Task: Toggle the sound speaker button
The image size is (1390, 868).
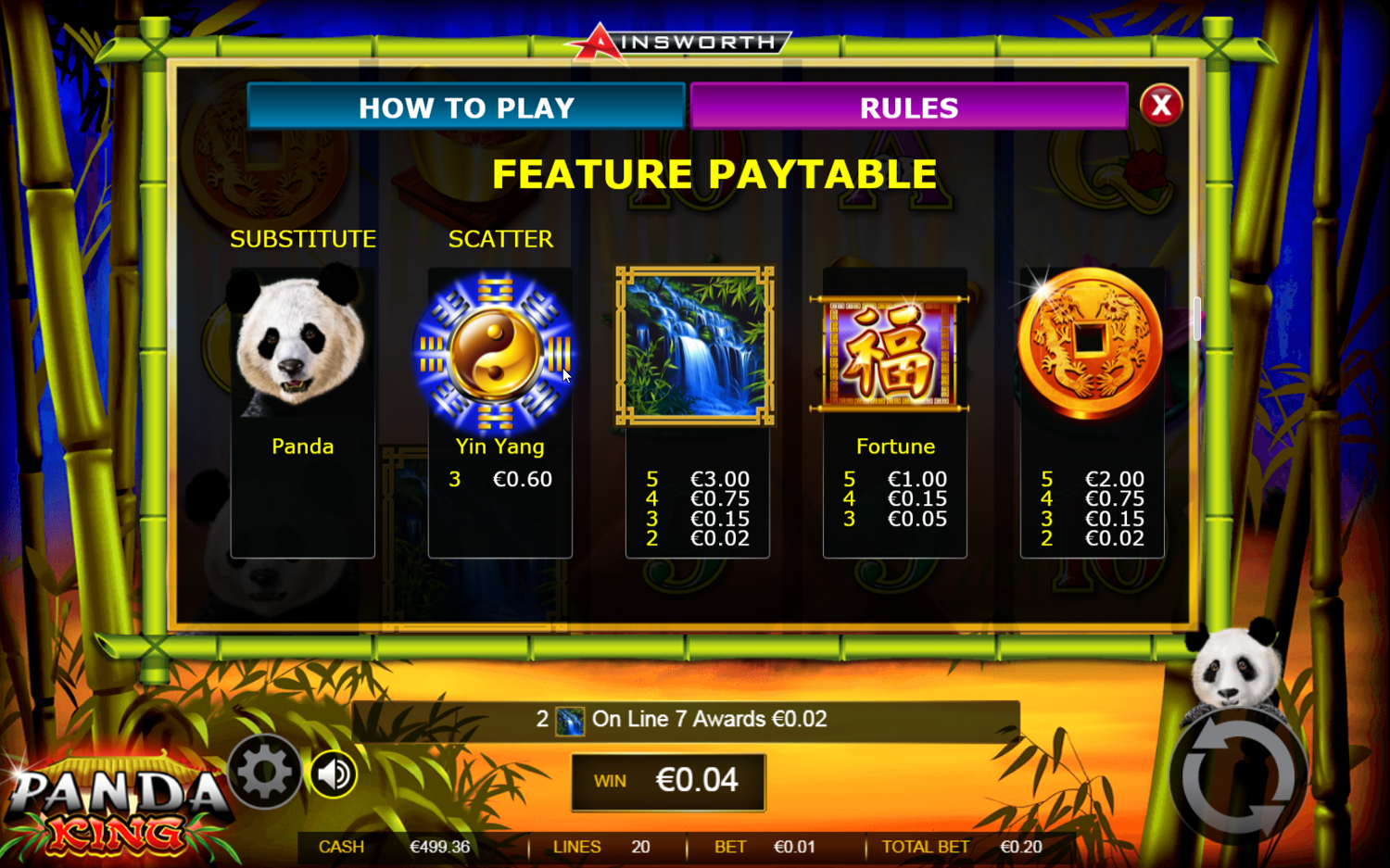Action: pyautogui.click(x=334, y=774)
